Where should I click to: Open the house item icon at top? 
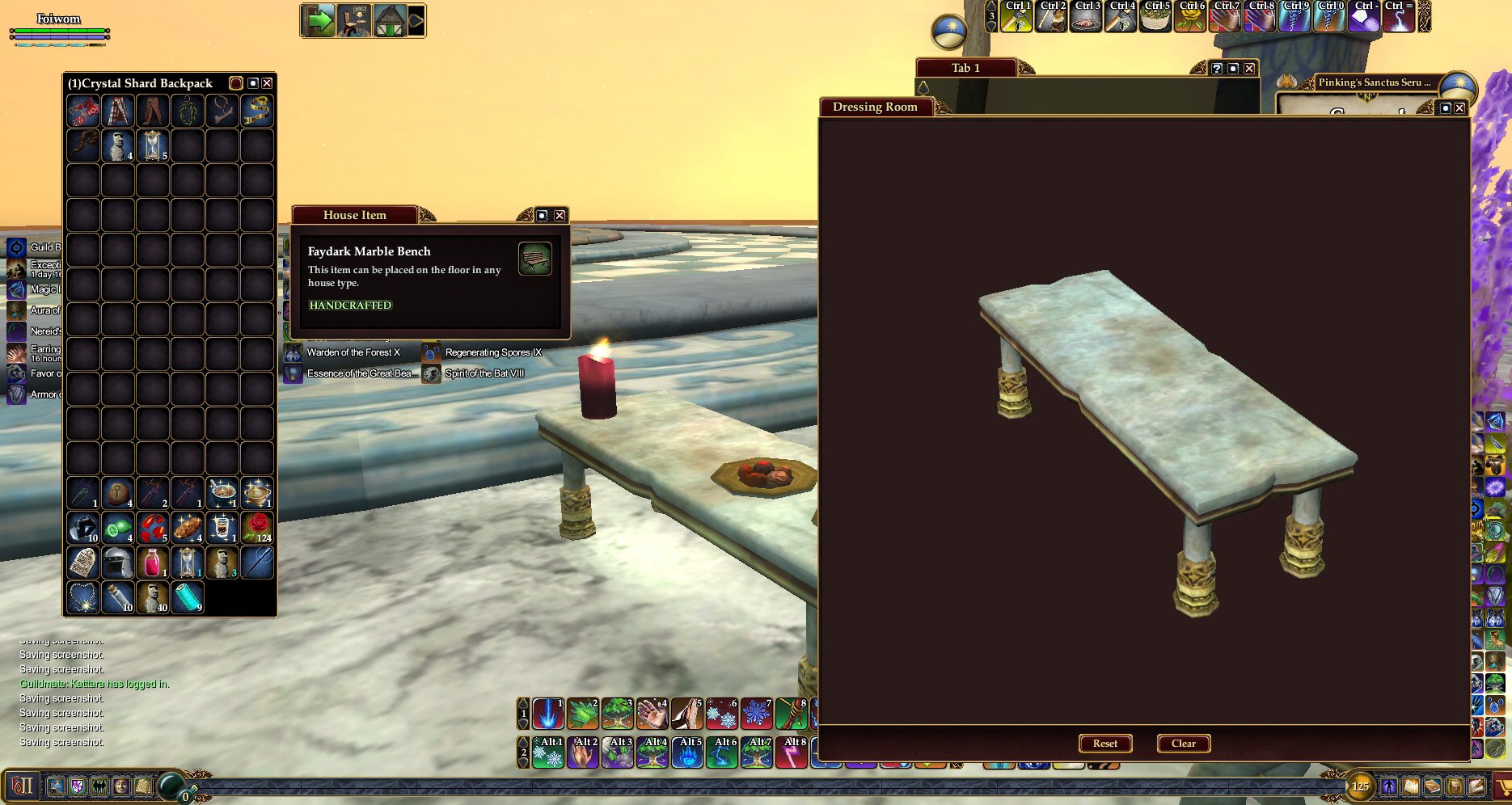pos(391,20)
